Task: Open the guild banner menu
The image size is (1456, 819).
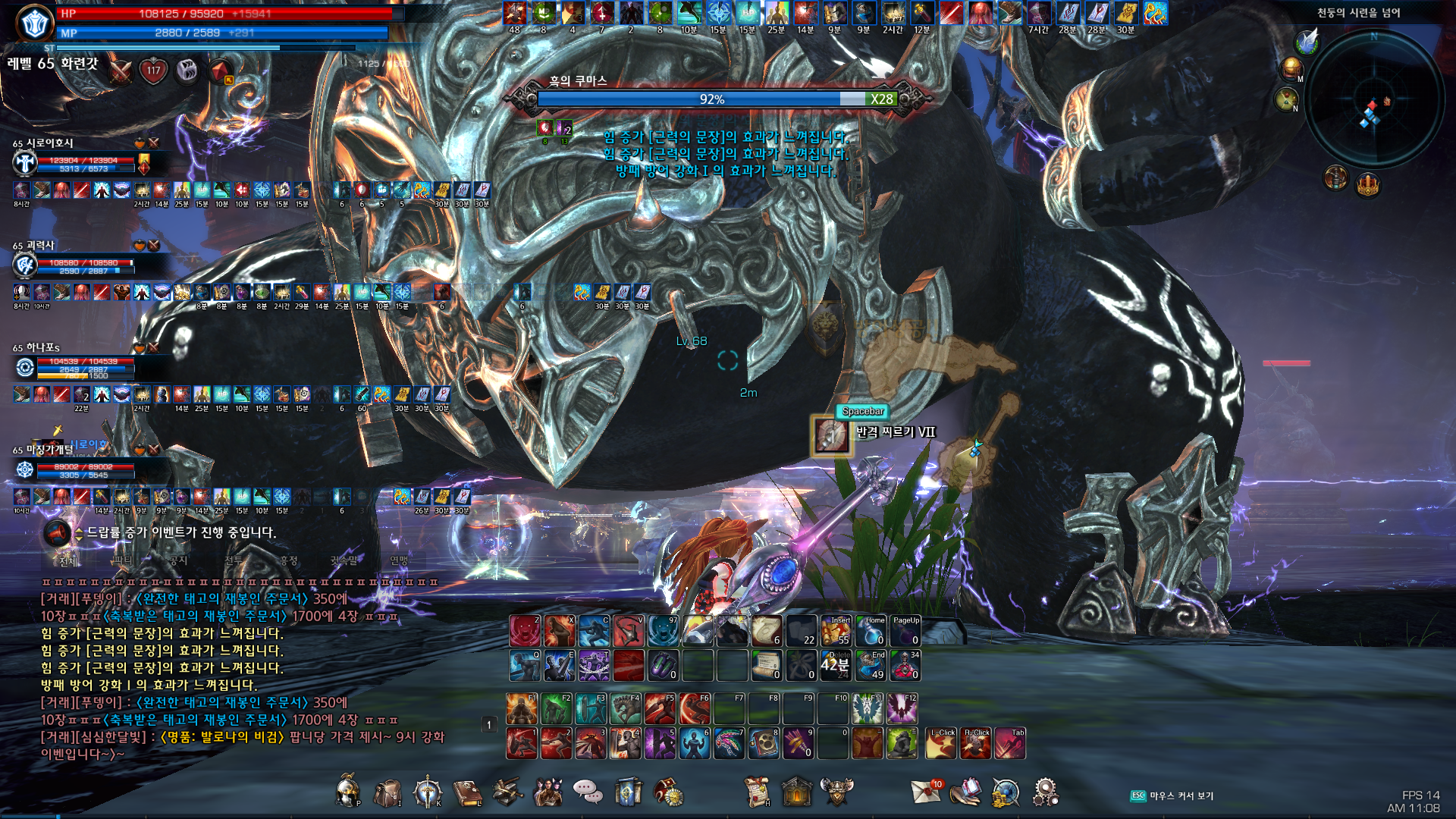Action: pos(628,792)
